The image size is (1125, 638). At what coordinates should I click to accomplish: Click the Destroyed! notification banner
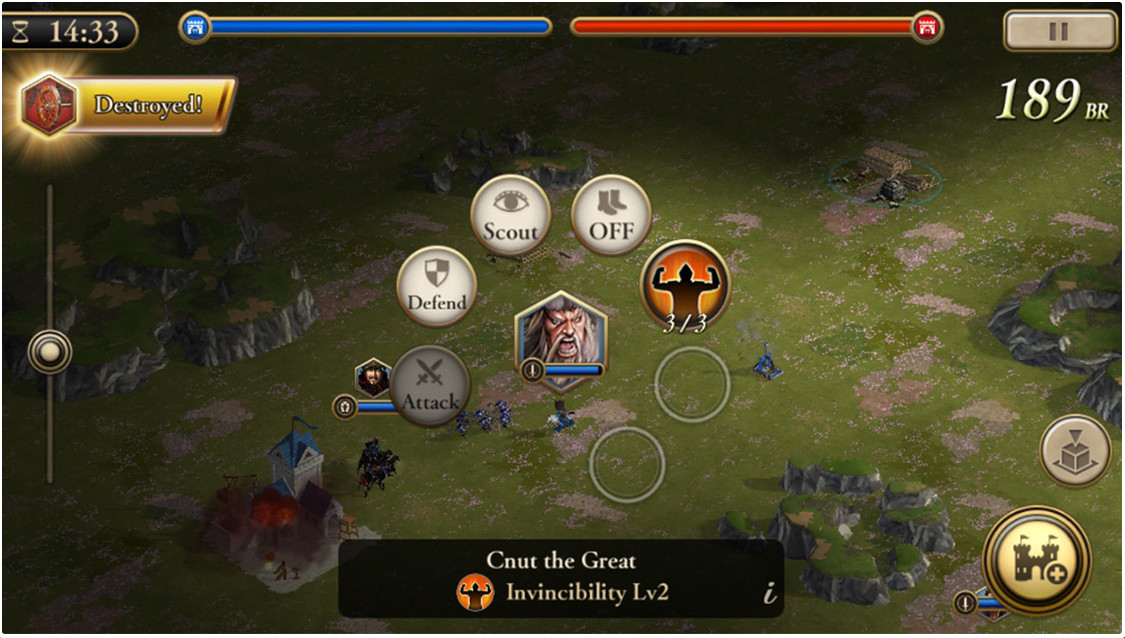[128, 105]
